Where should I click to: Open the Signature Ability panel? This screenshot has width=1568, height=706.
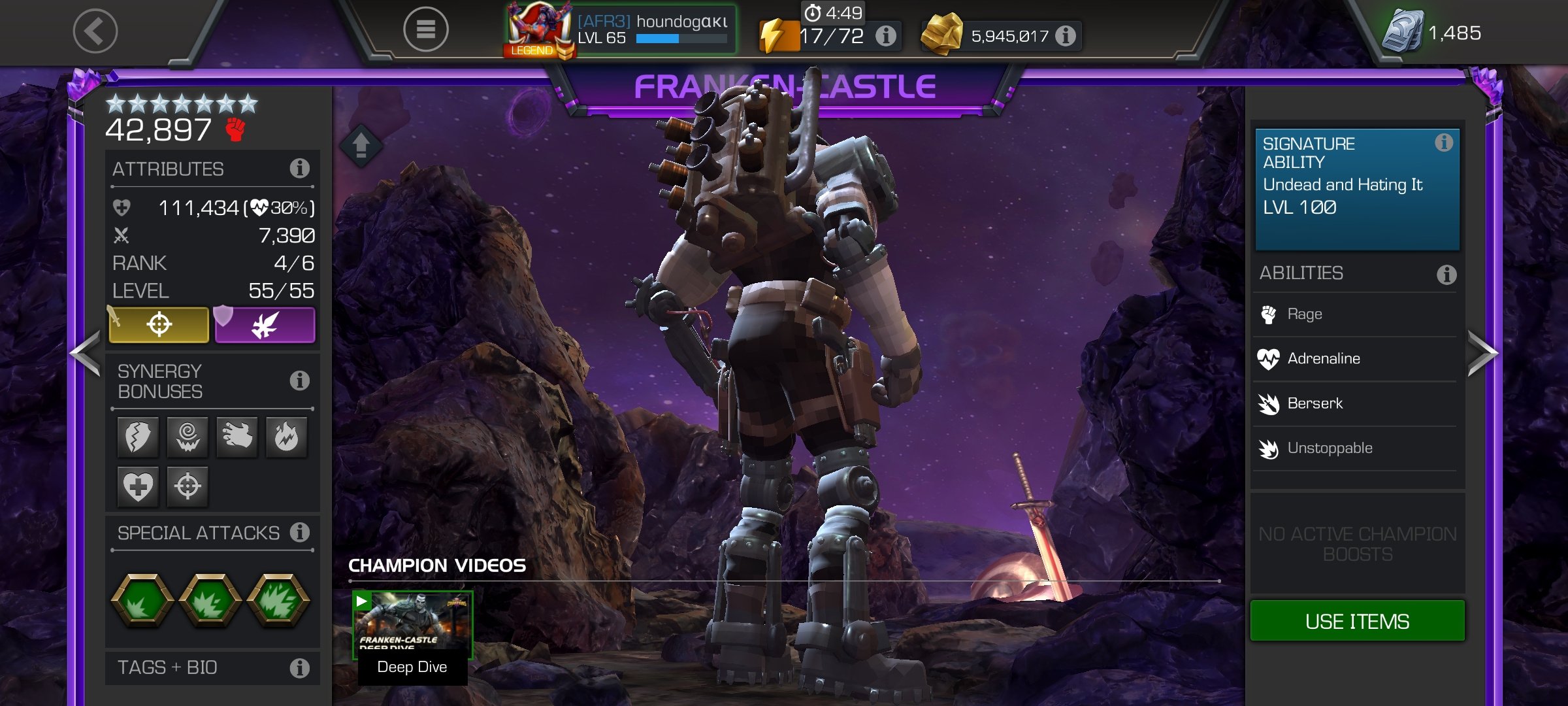[1356, 188]
